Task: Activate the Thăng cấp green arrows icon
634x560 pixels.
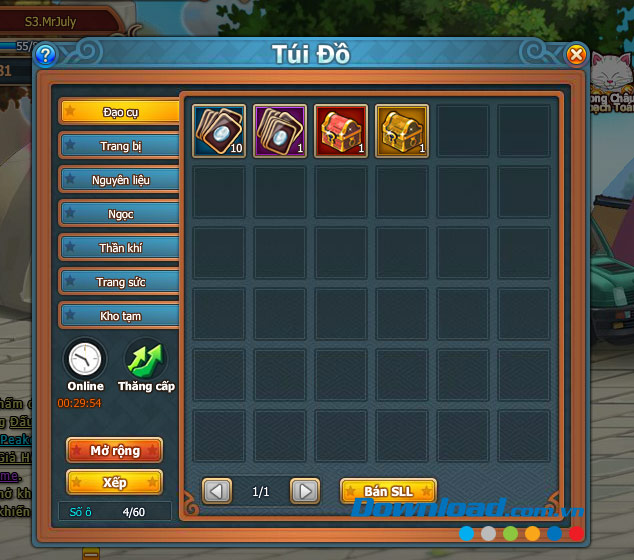Action: coord(146,359)
